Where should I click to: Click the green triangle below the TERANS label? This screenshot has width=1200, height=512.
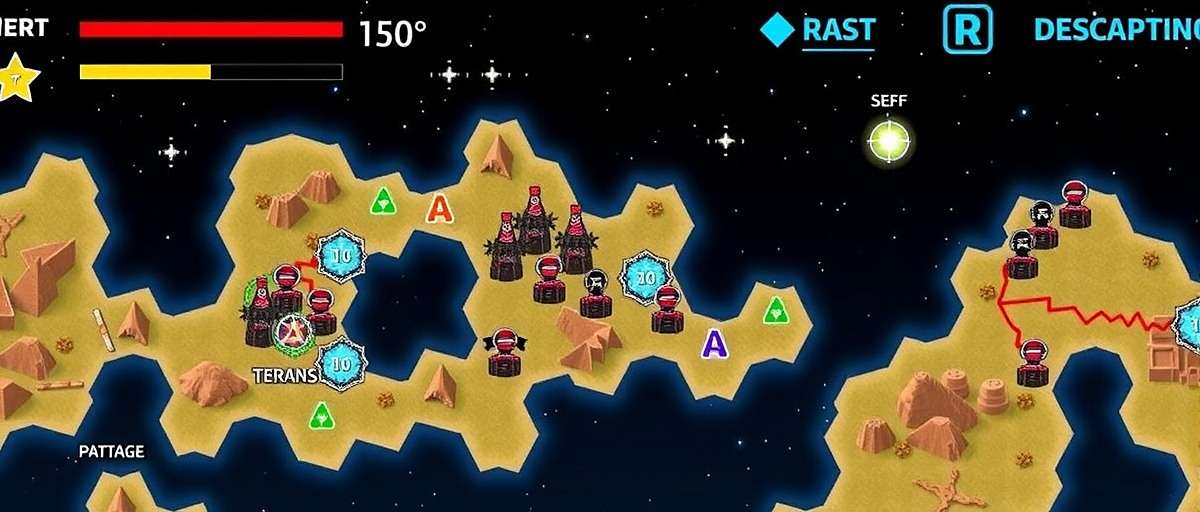[321, 415]
